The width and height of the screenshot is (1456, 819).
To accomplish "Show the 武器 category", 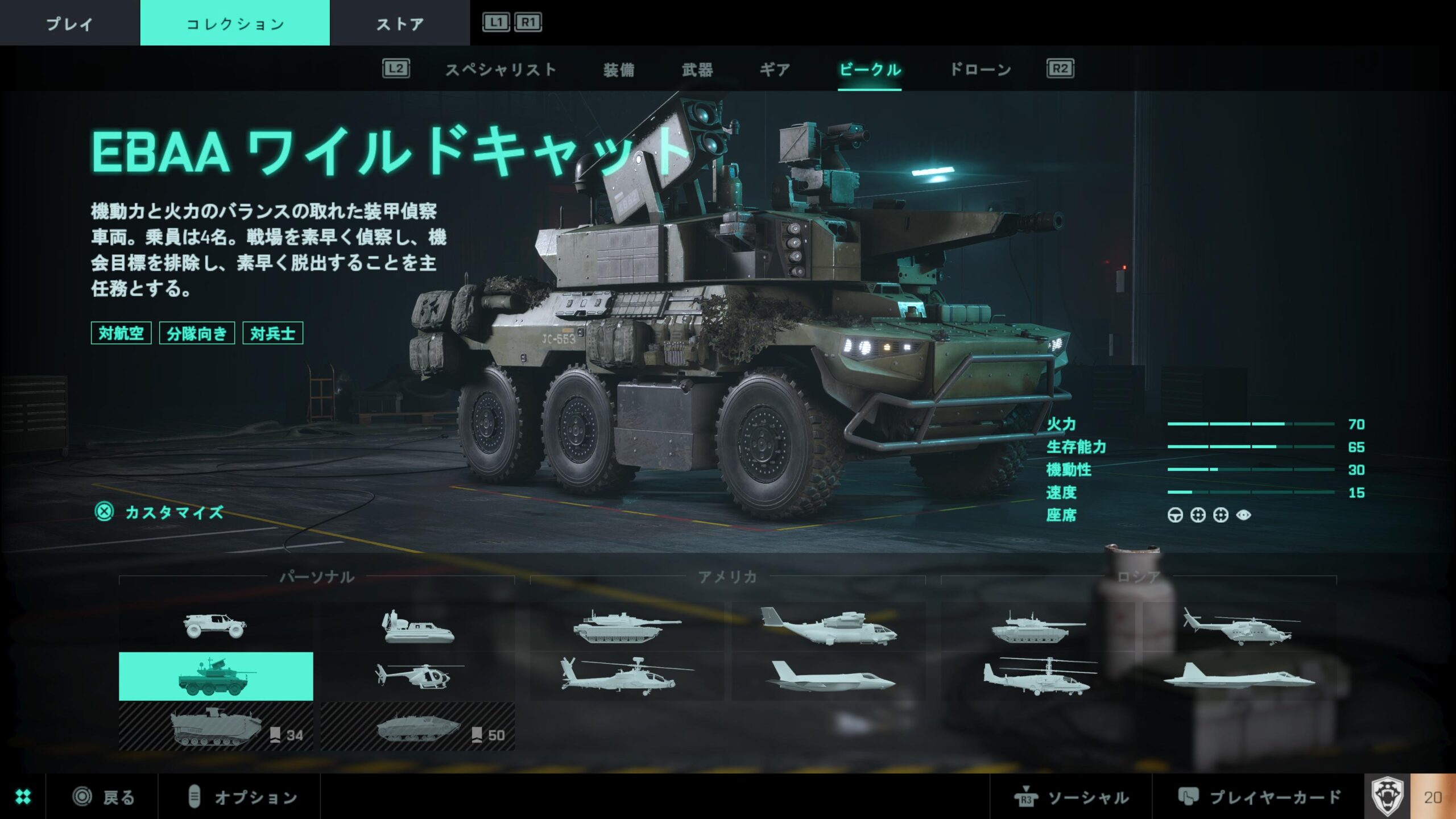I will pyautogui.click(x=697, y=70).
